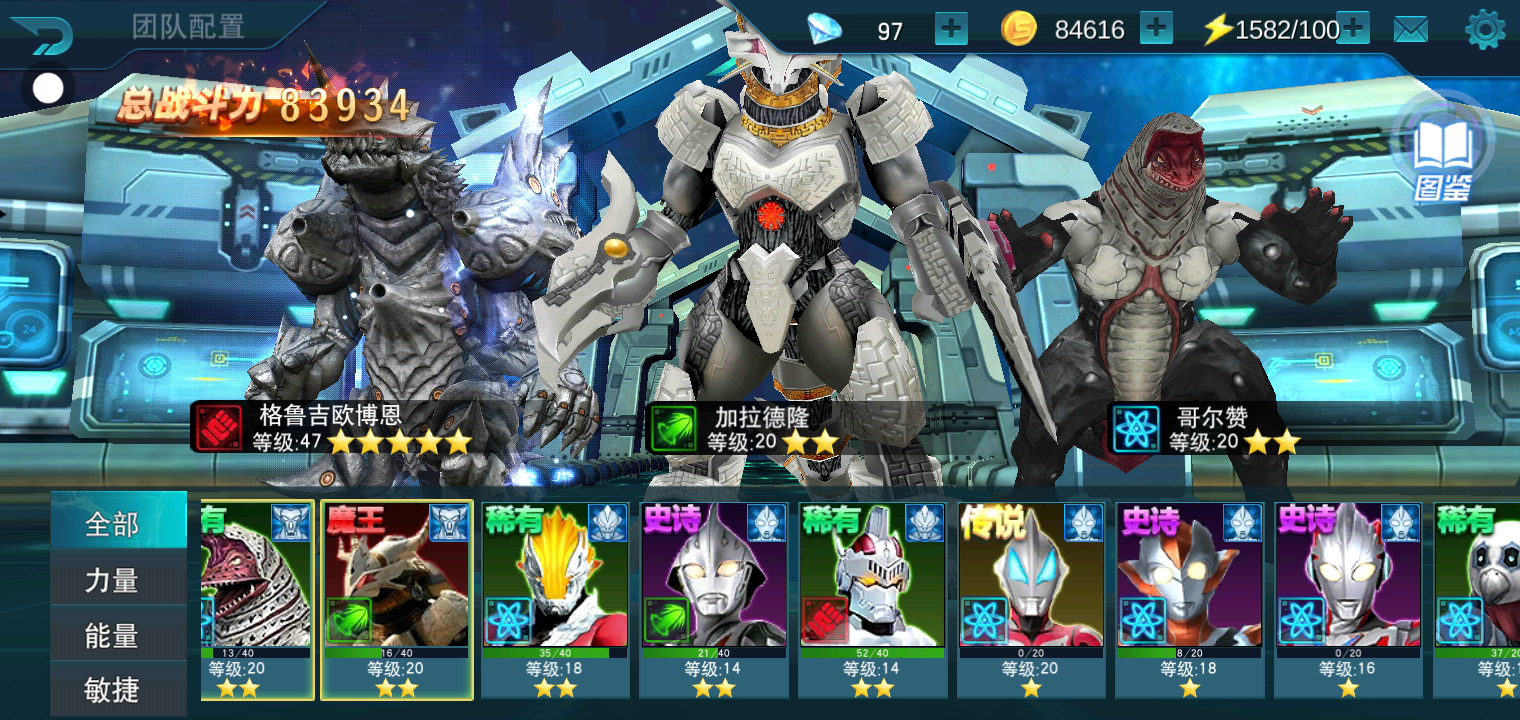Tap the white floating assist circle
The image size is (1520, 720).
point(48,89)
